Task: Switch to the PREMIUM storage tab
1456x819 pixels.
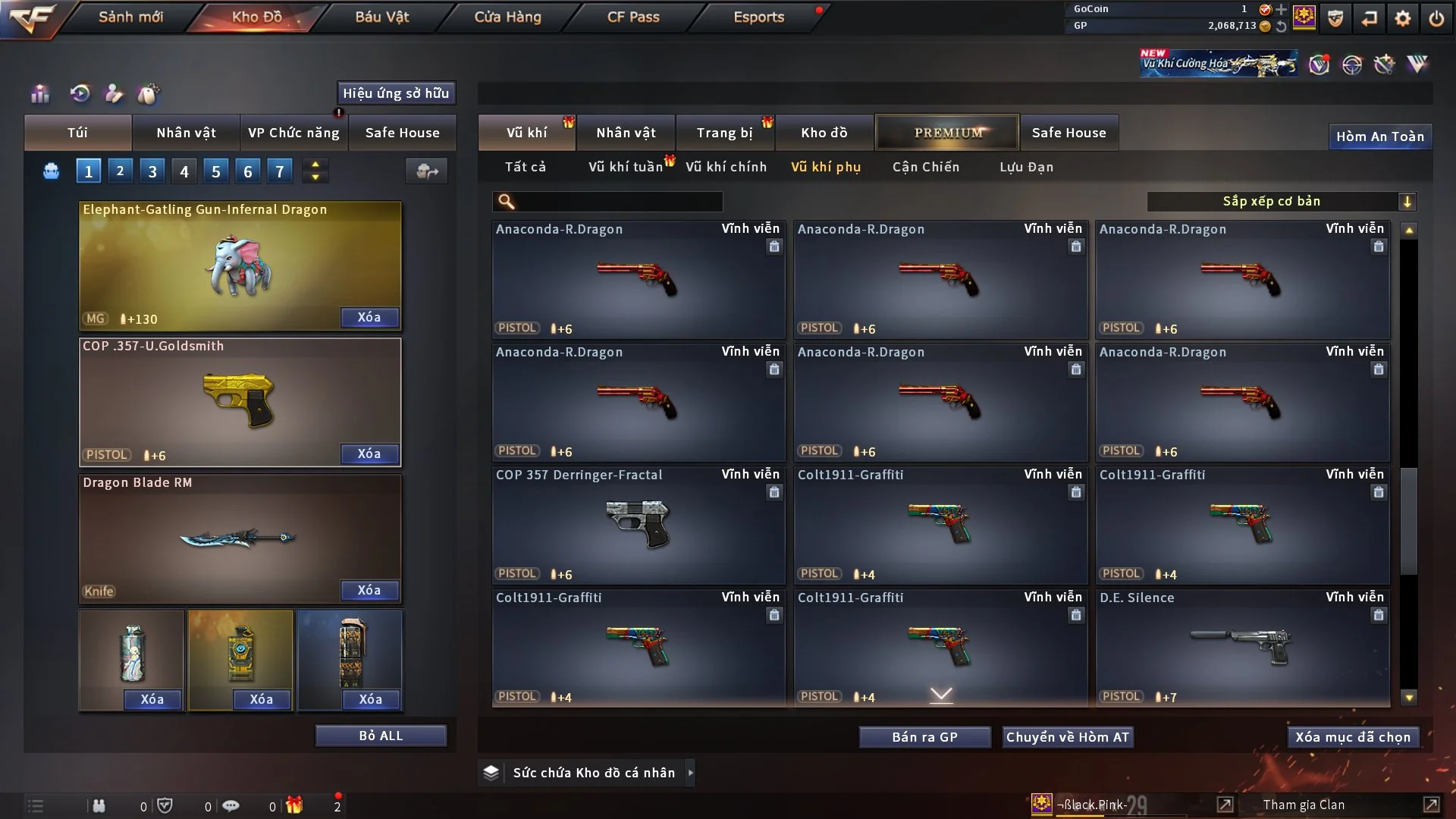Action: 947,133
